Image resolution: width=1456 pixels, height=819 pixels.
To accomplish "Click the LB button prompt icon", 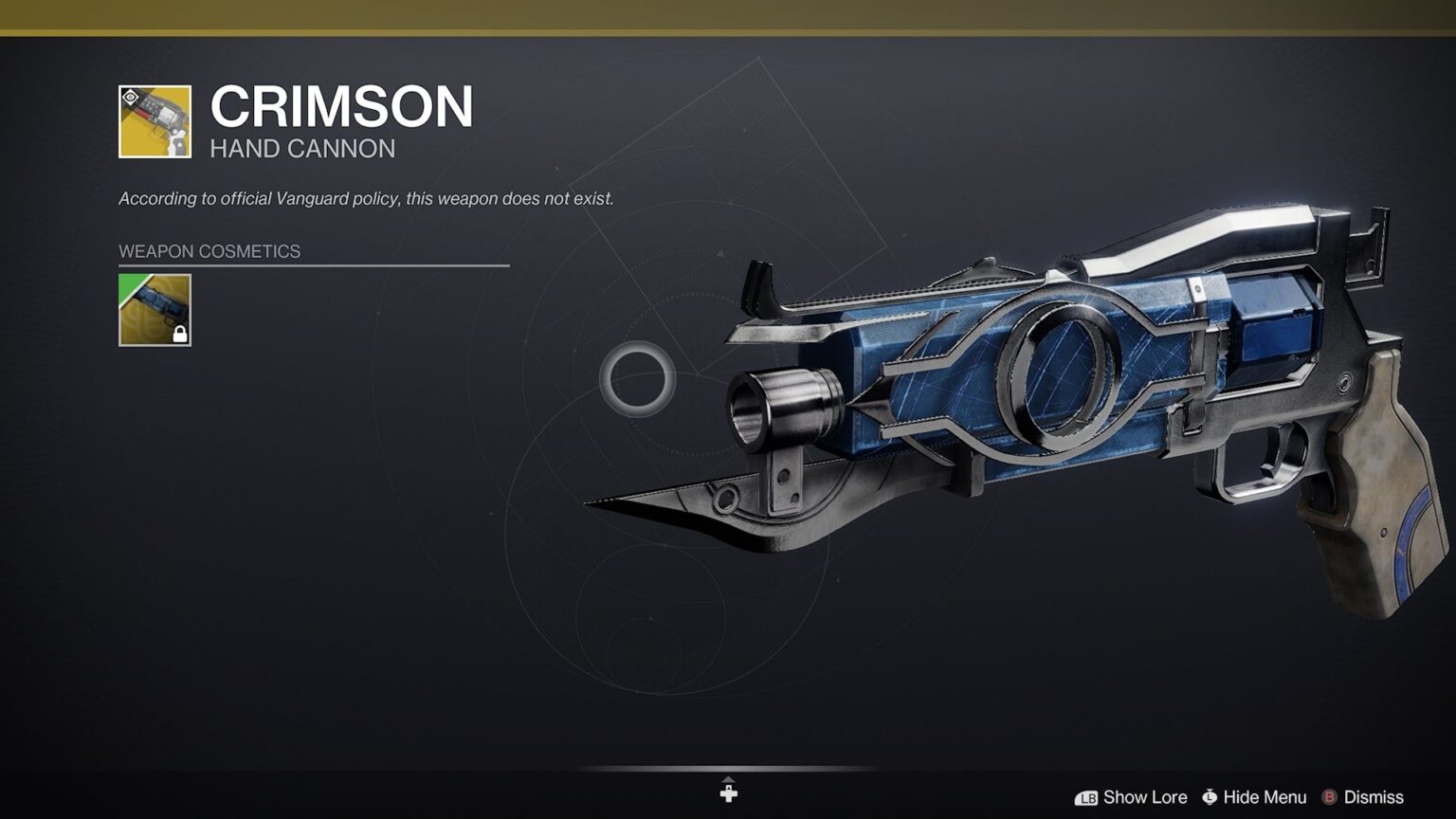I will click(x=1087, y=797).
